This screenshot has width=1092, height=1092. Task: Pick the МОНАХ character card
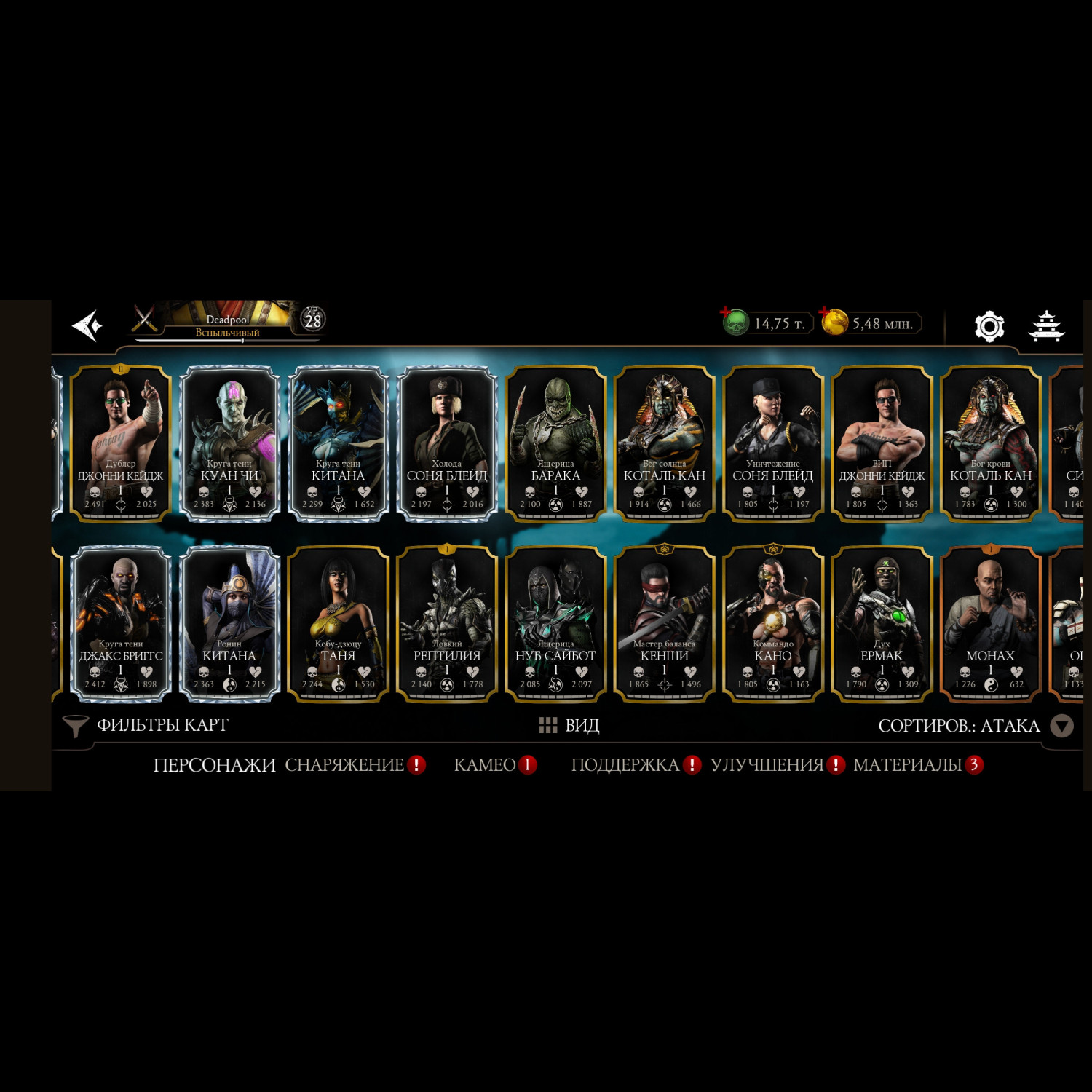pos(990,623)
